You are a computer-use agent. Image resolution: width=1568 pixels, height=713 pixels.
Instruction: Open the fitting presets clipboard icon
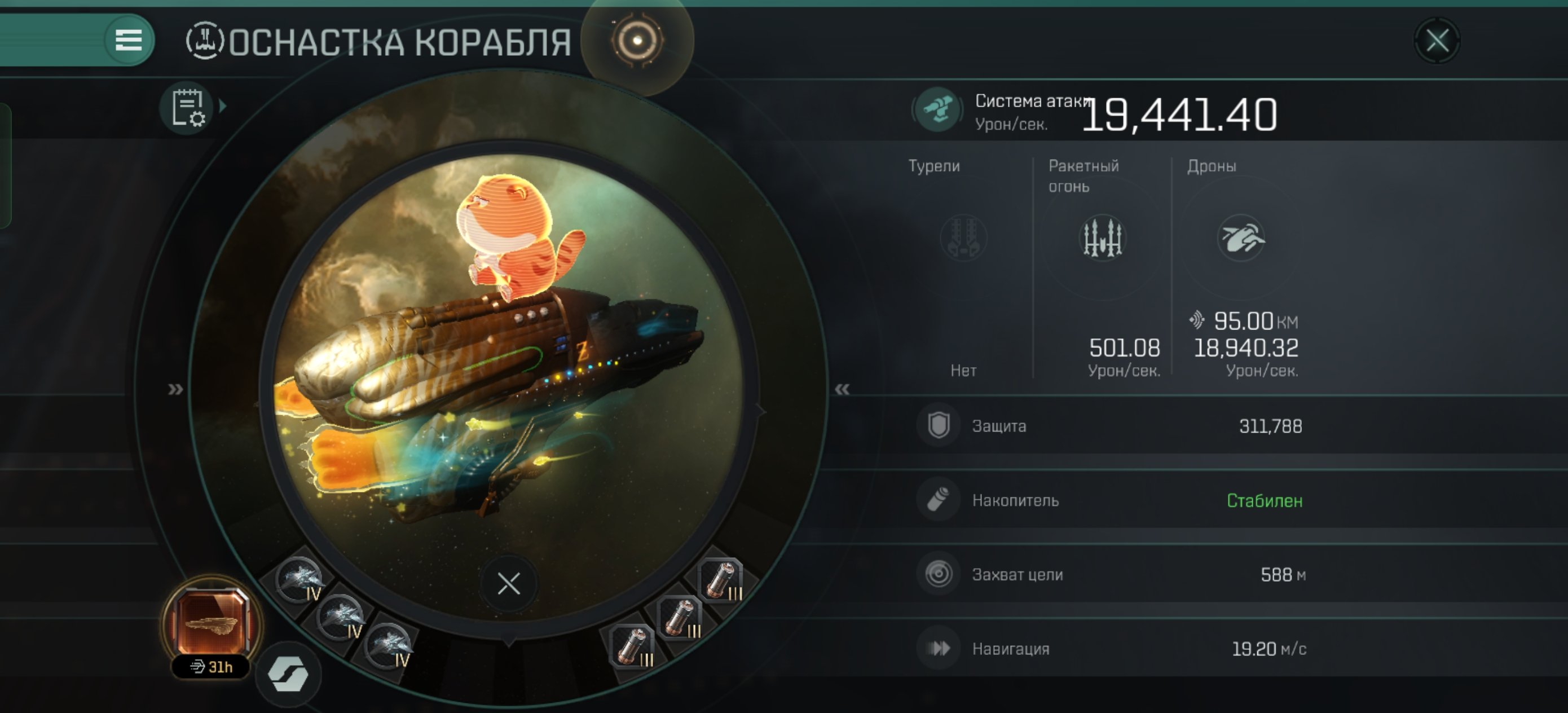187,108
